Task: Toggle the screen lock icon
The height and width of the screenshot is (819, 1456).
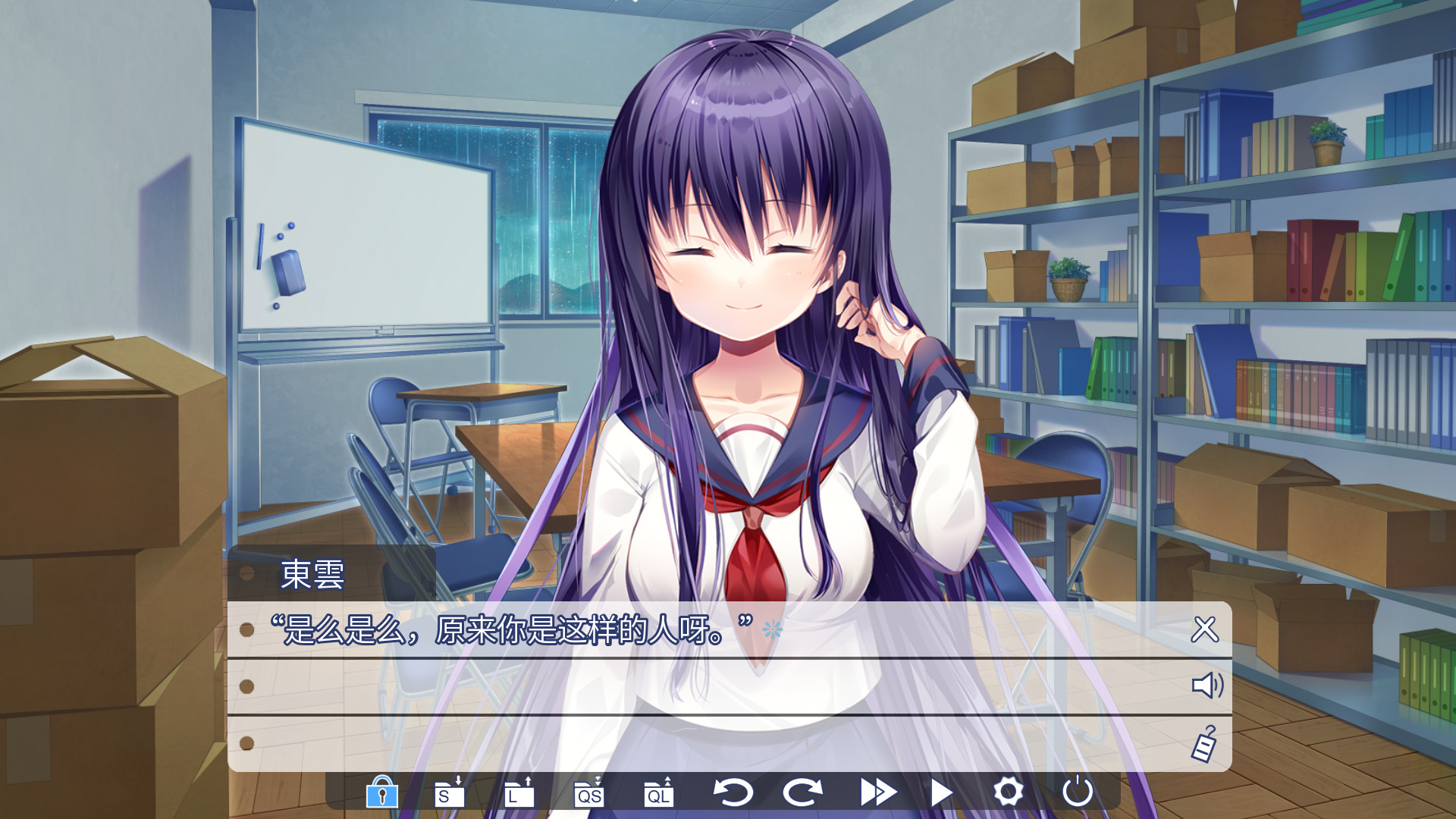Action: (381, 794)
